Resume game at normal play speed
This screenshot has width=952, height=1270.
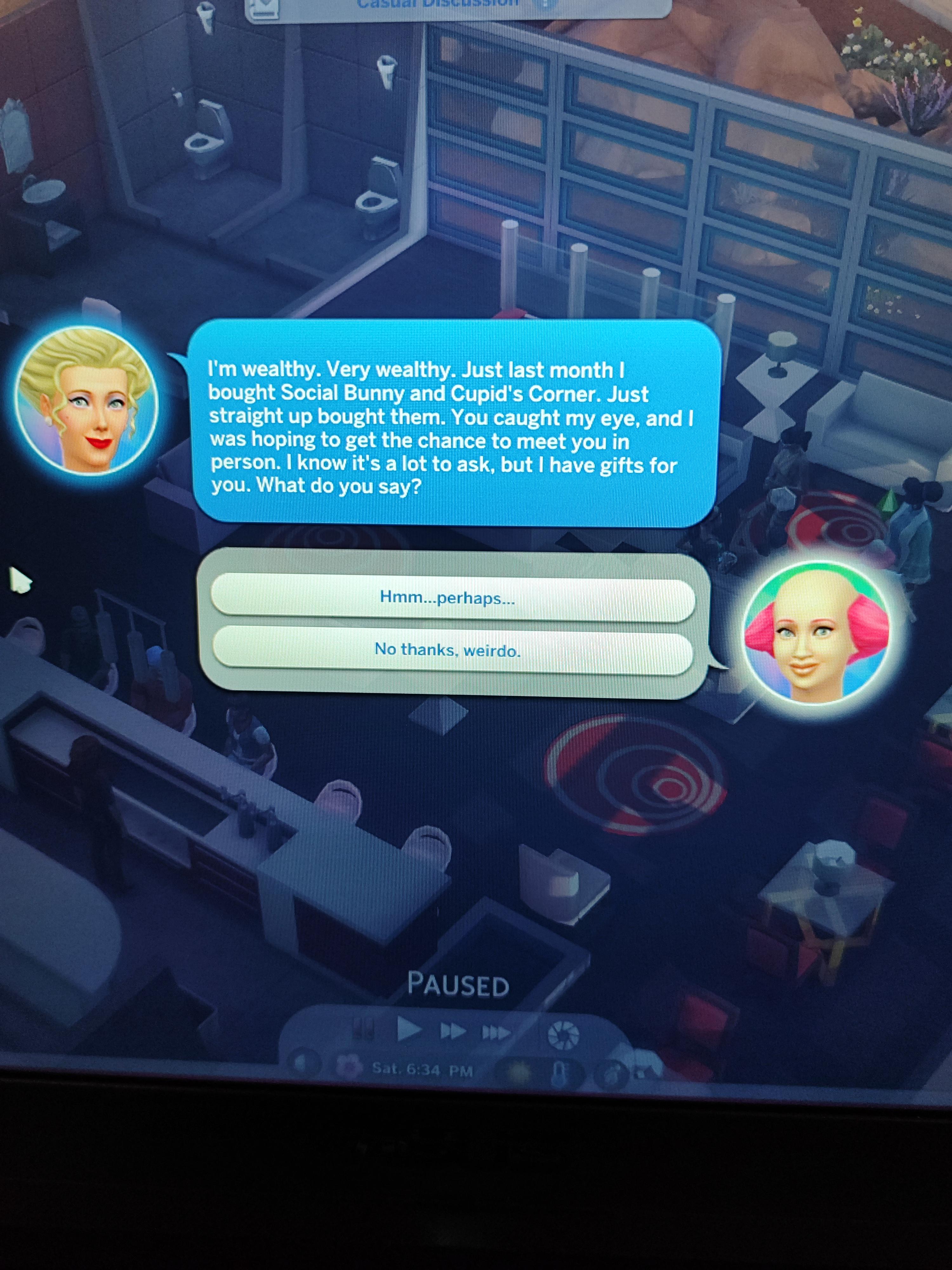click(409, 1029)
